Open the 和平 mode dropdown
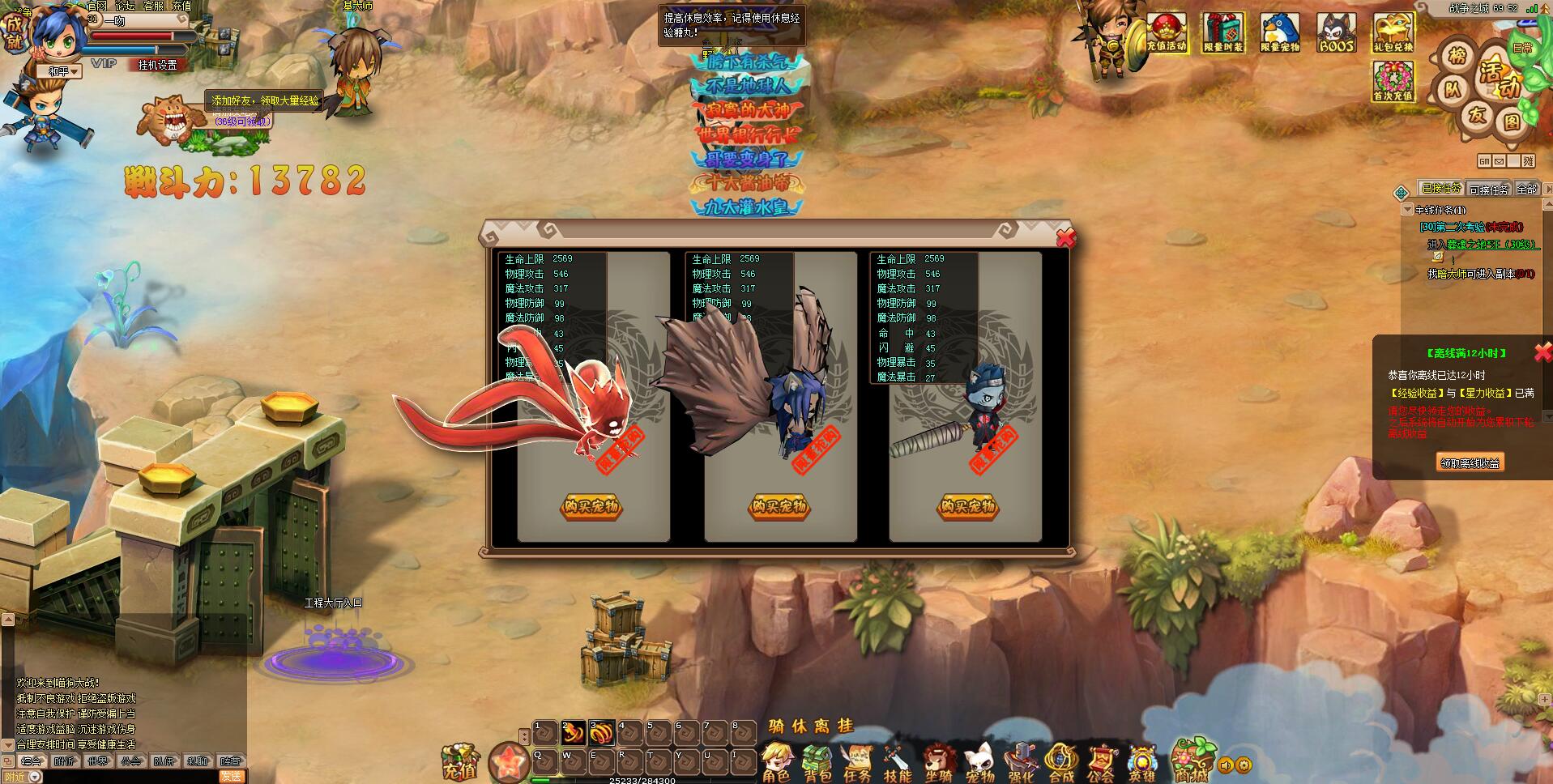Screen dimensions: 1553x784 [61, 70]
